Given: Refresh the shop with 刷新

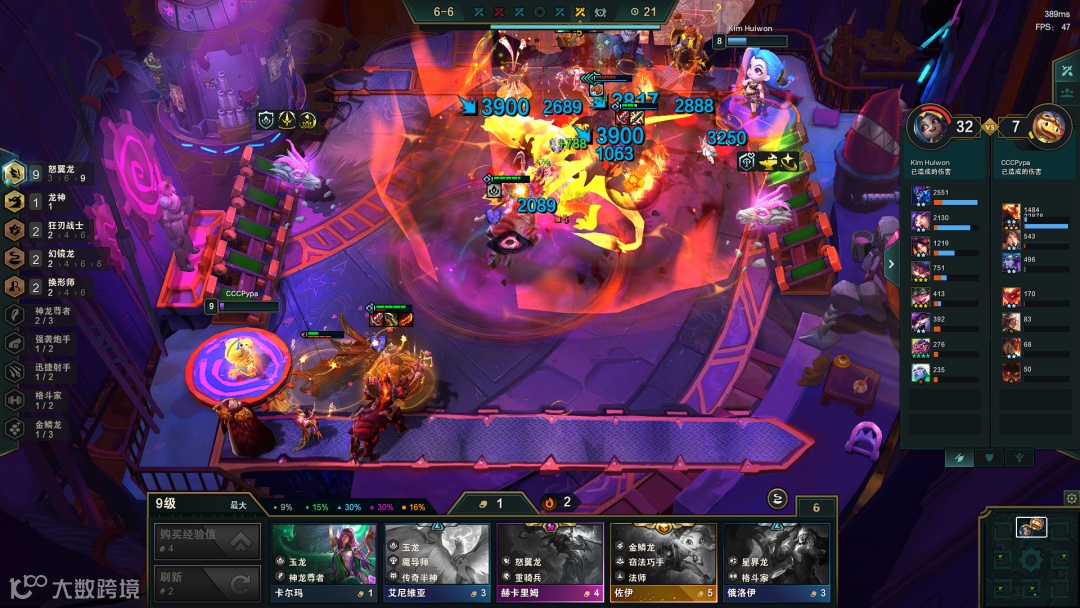Looking at the screenshot, I should [x=207, y=583].
